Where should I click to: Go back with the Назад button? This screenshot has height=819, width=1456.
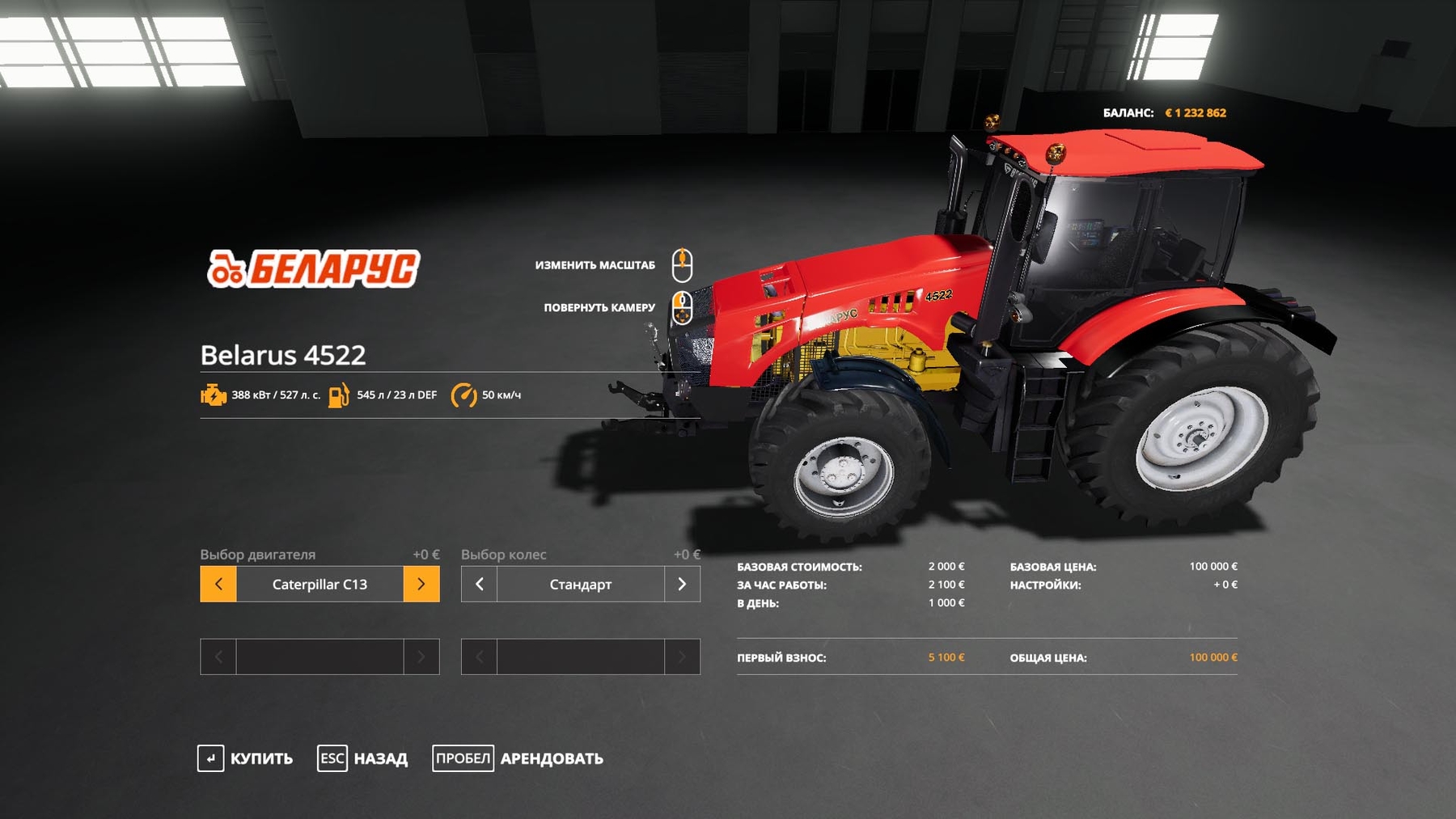(x=363, y=758)
